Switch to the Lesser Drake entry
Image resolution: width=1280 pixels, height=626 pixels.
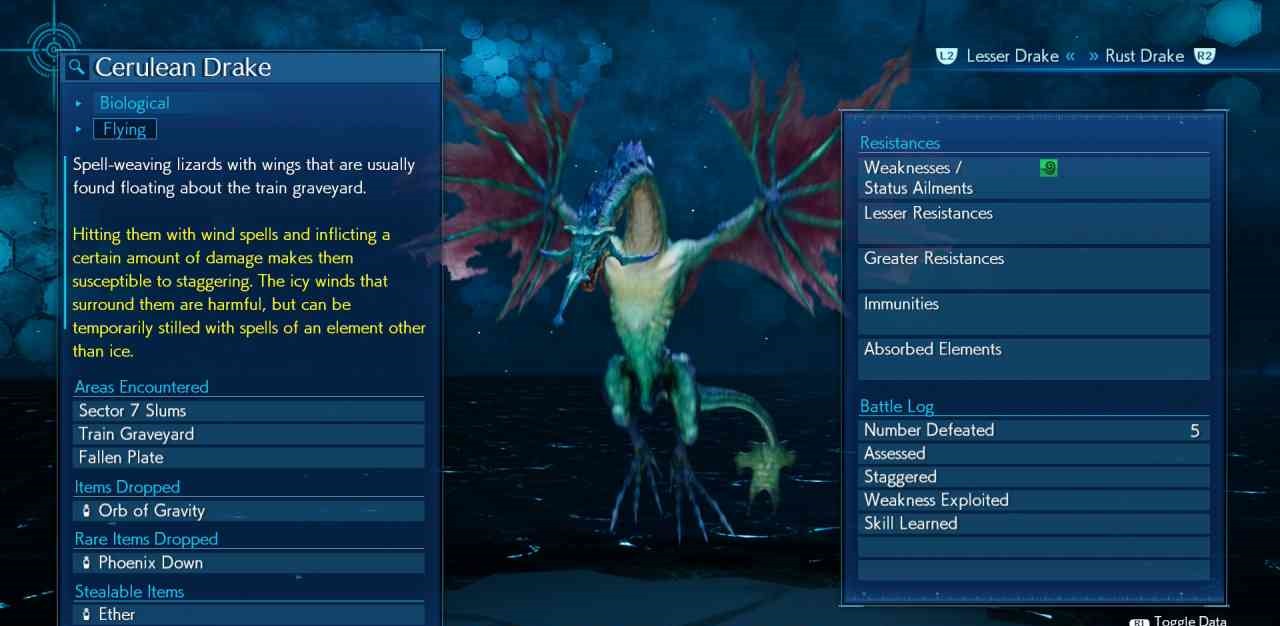[x=1012, y=57]
